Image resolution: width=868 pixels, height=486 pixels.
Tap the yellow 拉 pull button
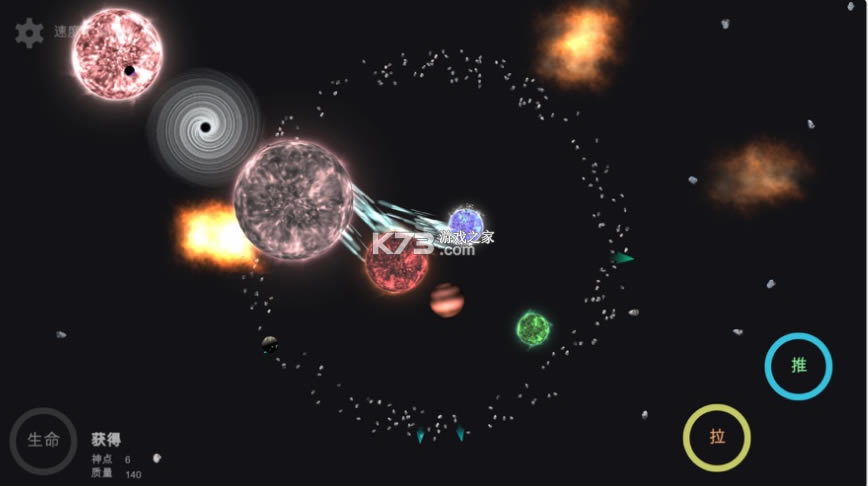717,437
